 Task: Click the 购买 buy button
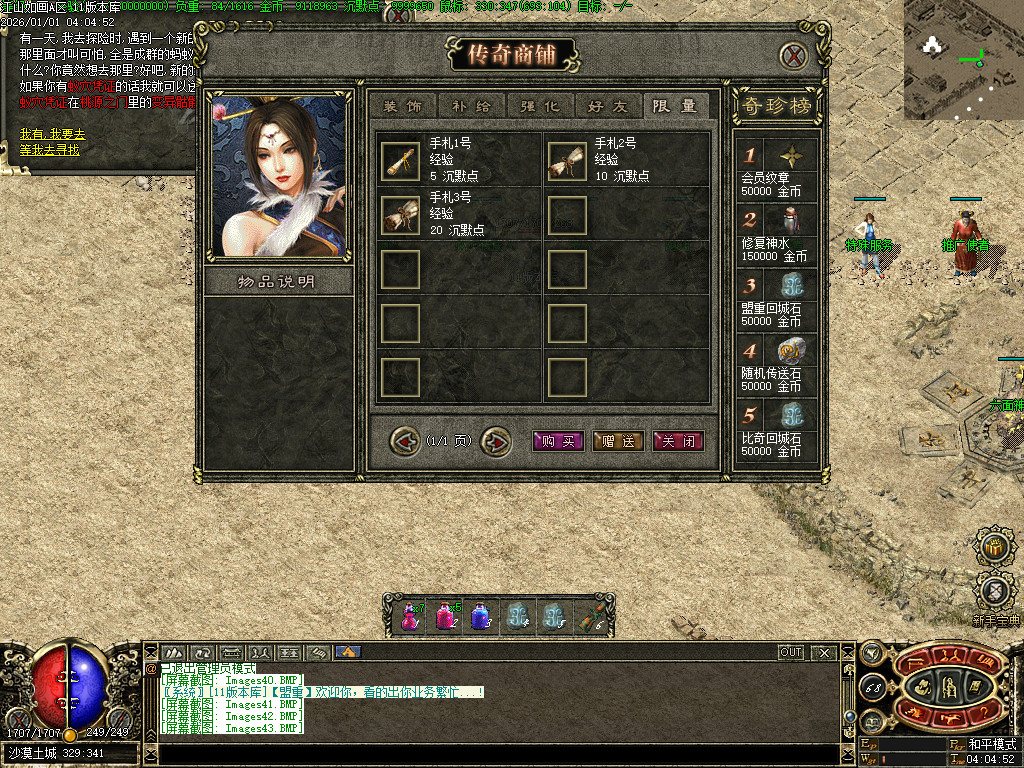click(558, 441)
